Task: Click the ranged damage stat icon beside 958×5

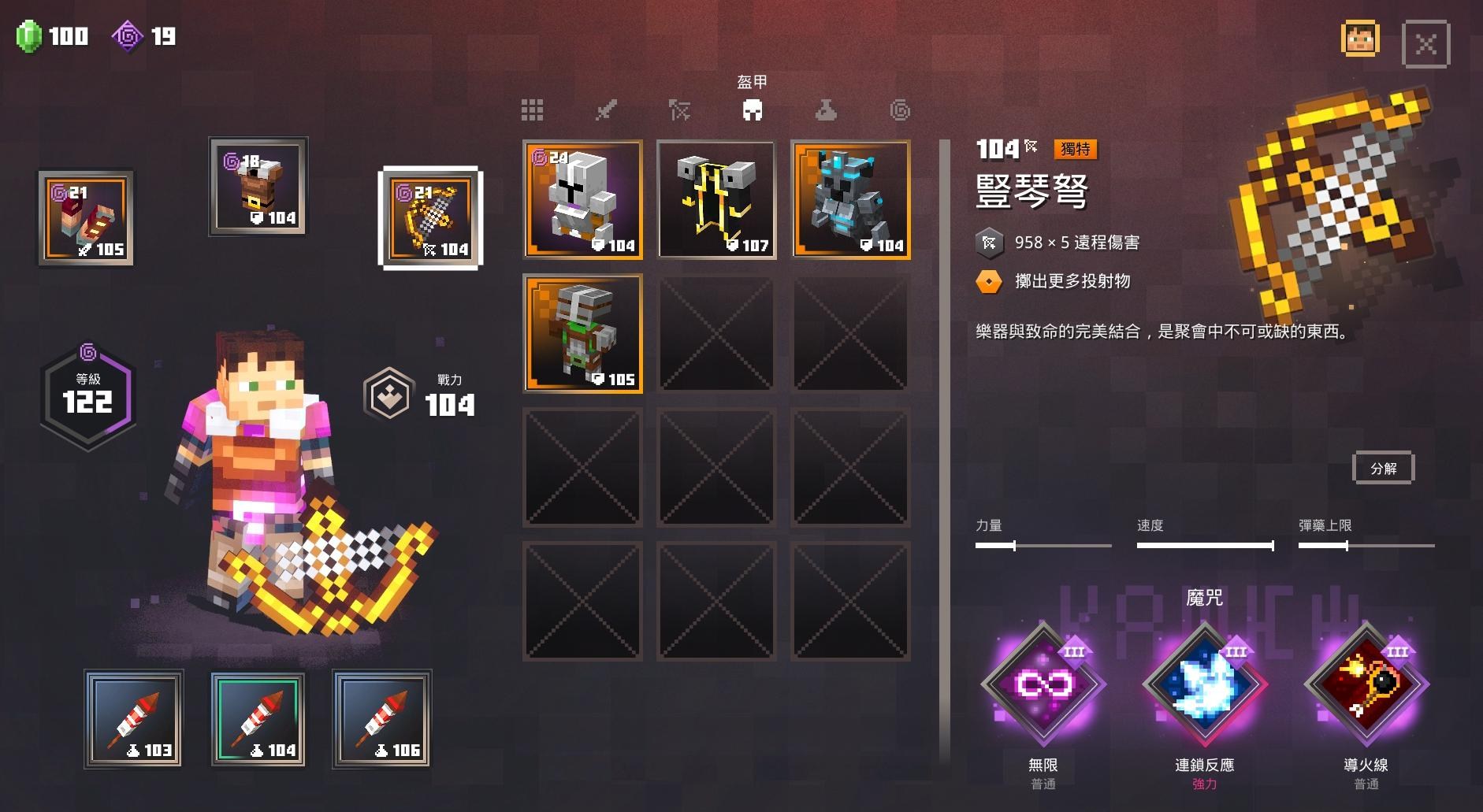Action: (990, 242)
